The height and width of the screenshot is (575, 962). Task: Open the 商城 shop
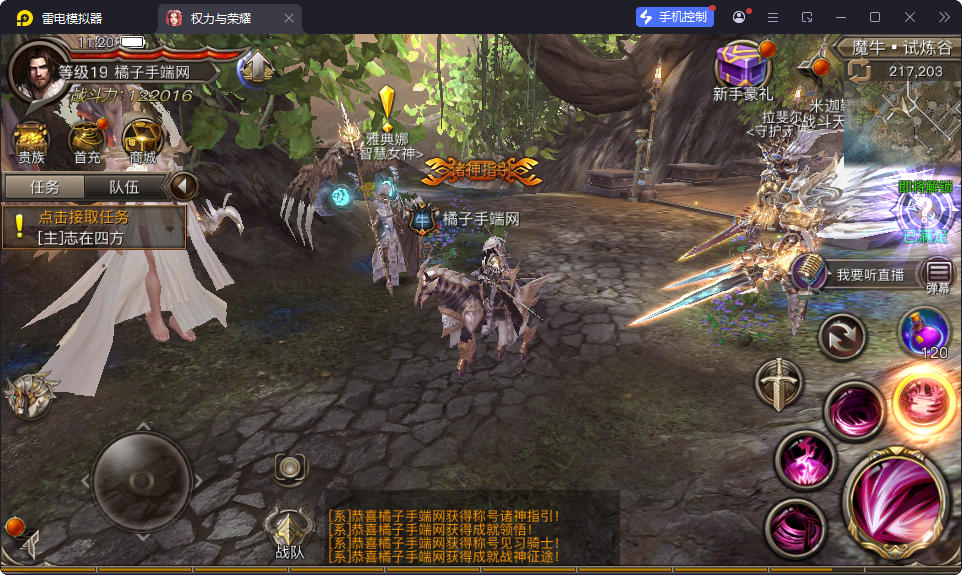(x=143, y=140)
